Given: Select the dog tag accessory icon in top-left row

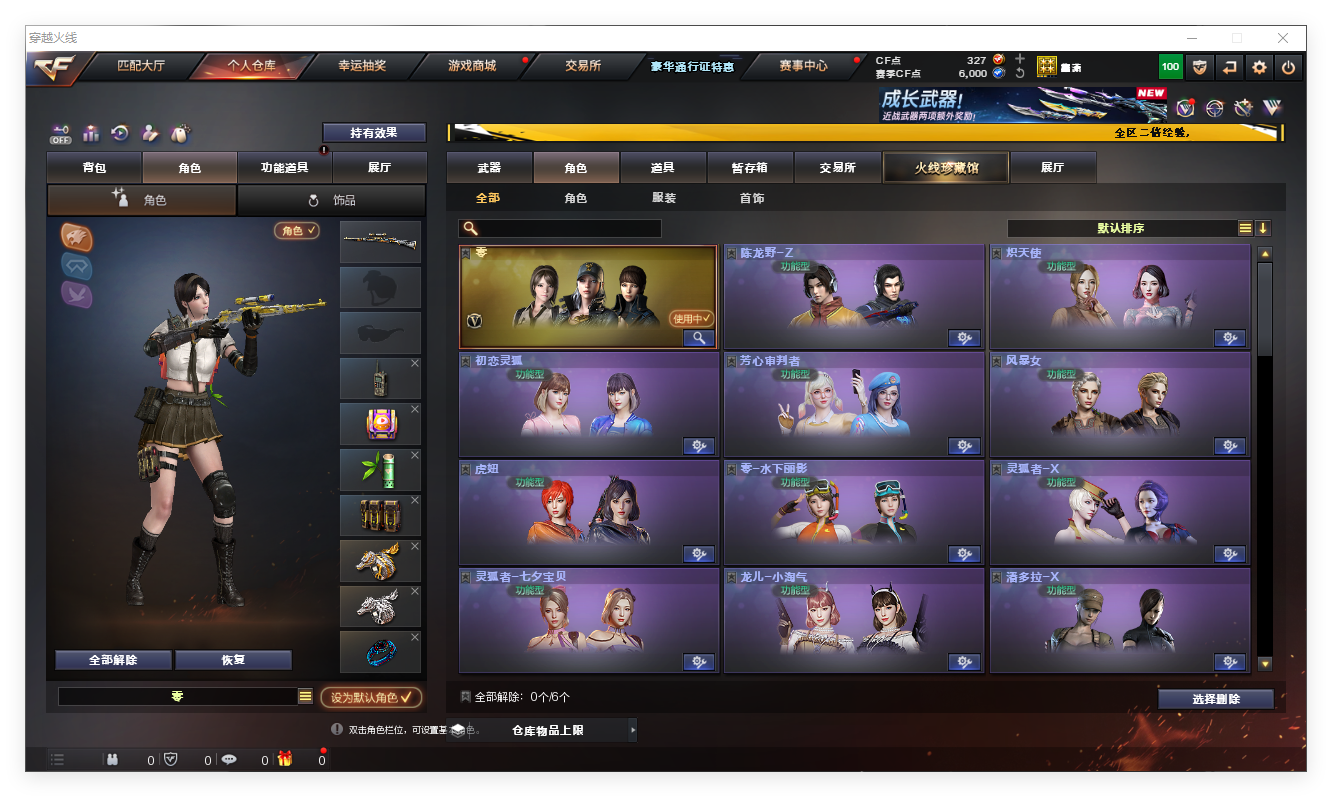Looking at the screenshot, I should pyautogui.click(x=178, y=132).
